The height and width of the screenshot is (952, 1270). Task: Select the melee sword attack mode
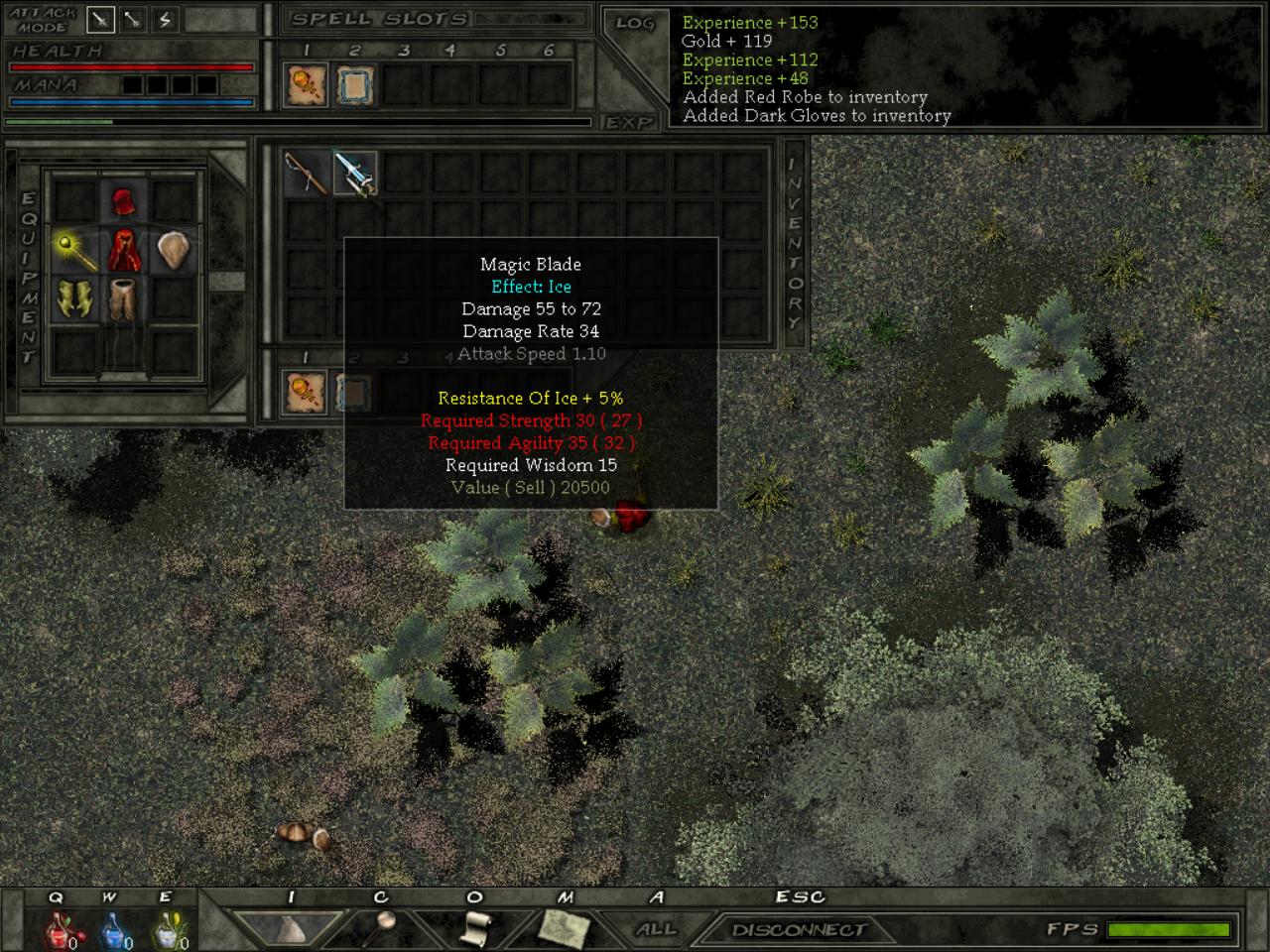101,19
